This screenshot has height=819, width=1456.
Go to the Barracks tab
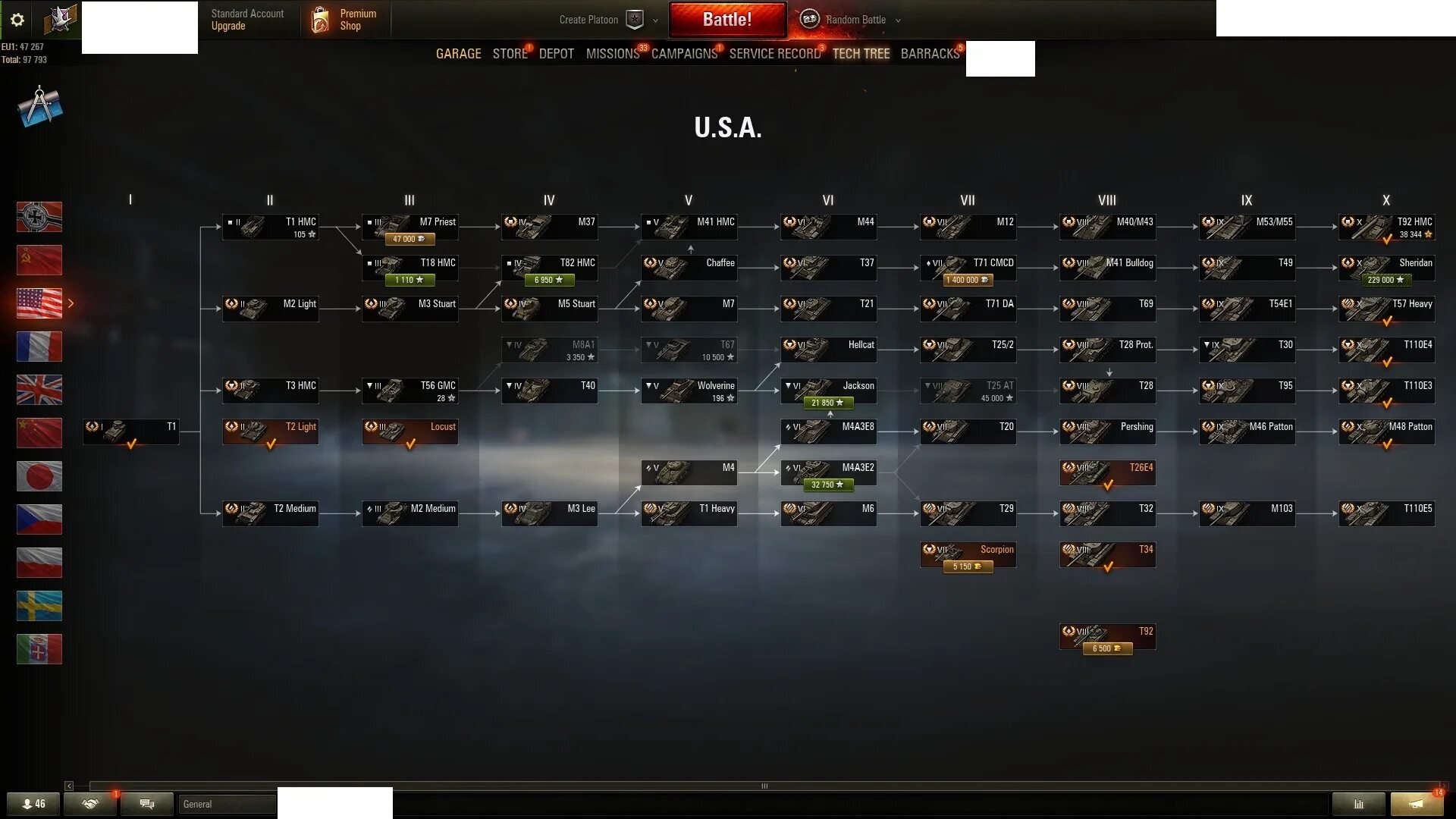(x=930, y=54)
